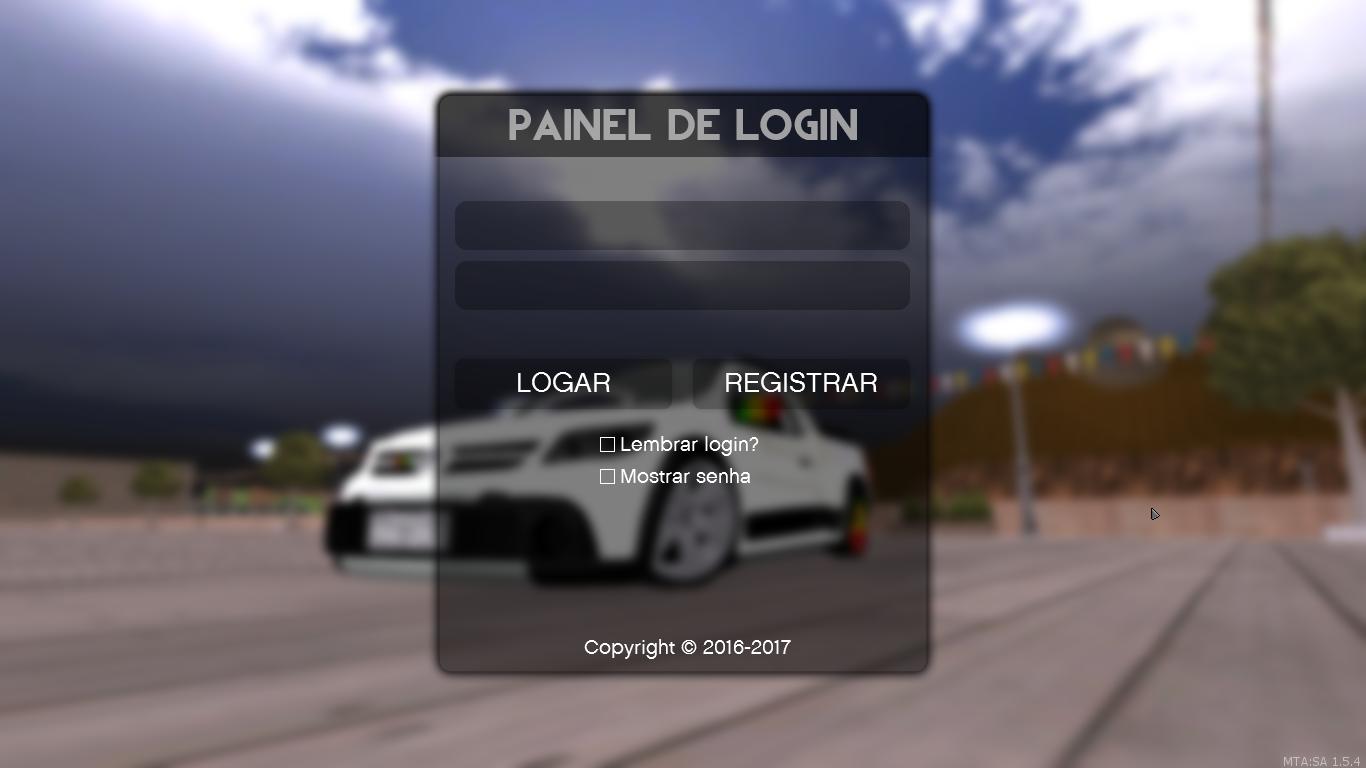Select the password entry box
The image size is (1366, 768).
(682, 285)
